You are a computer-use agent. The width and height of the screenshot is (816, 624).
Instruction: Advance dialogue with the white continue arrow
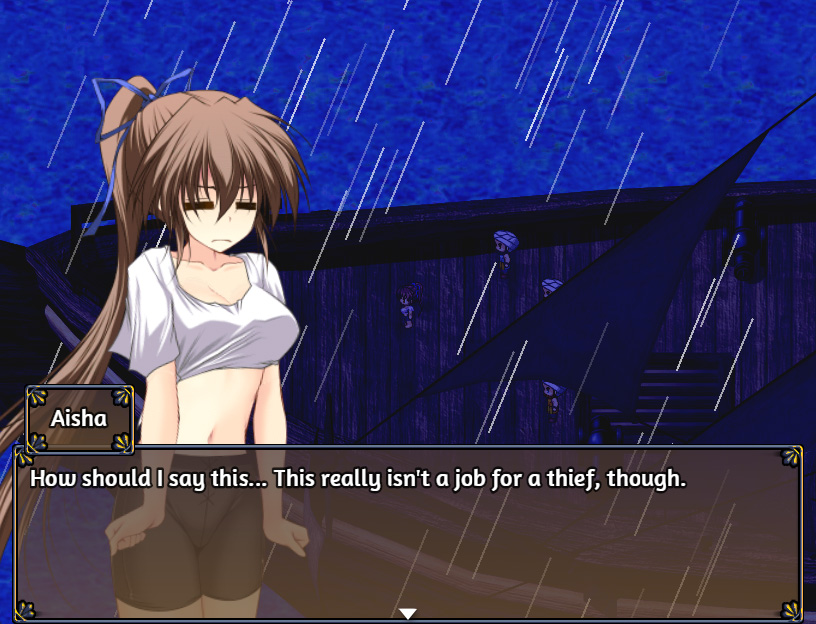[408, 613]
